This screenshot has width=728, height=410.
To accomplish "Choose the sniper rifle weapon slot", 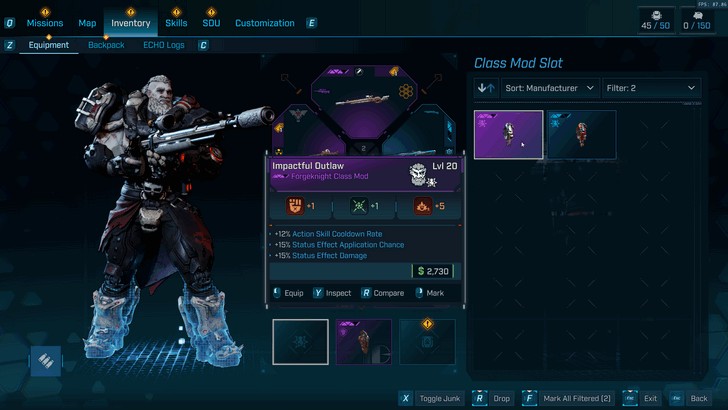I will tap(363, 100).
